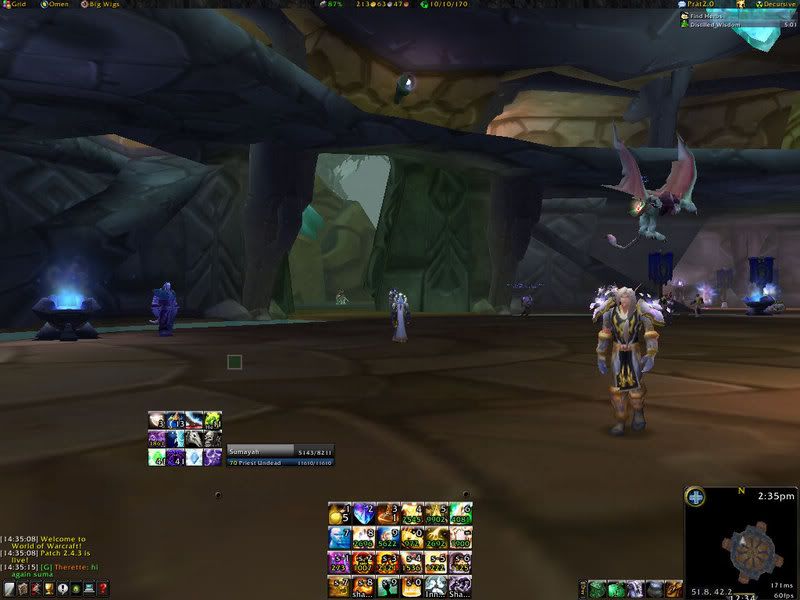Activate the green spell on key 6
This screenshot has width=800, height=600.
460,514
